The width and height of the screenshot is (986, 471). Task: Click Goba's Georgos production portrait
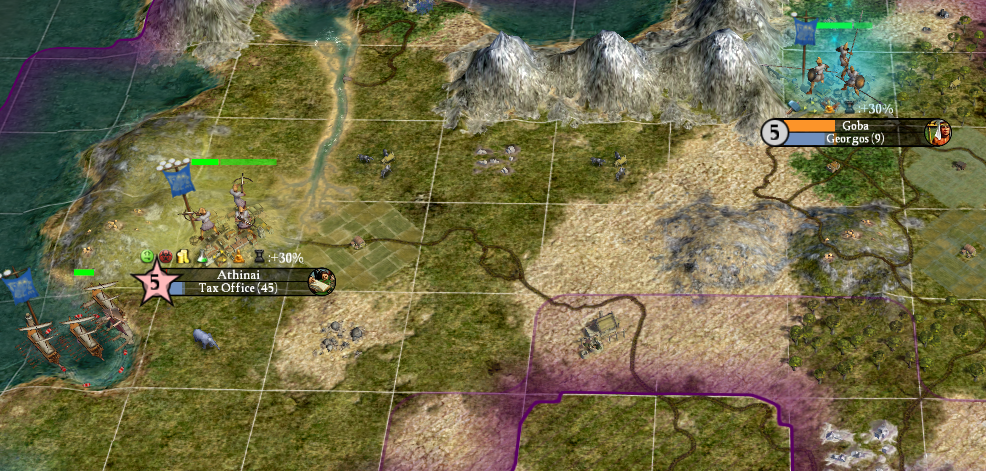938,132
